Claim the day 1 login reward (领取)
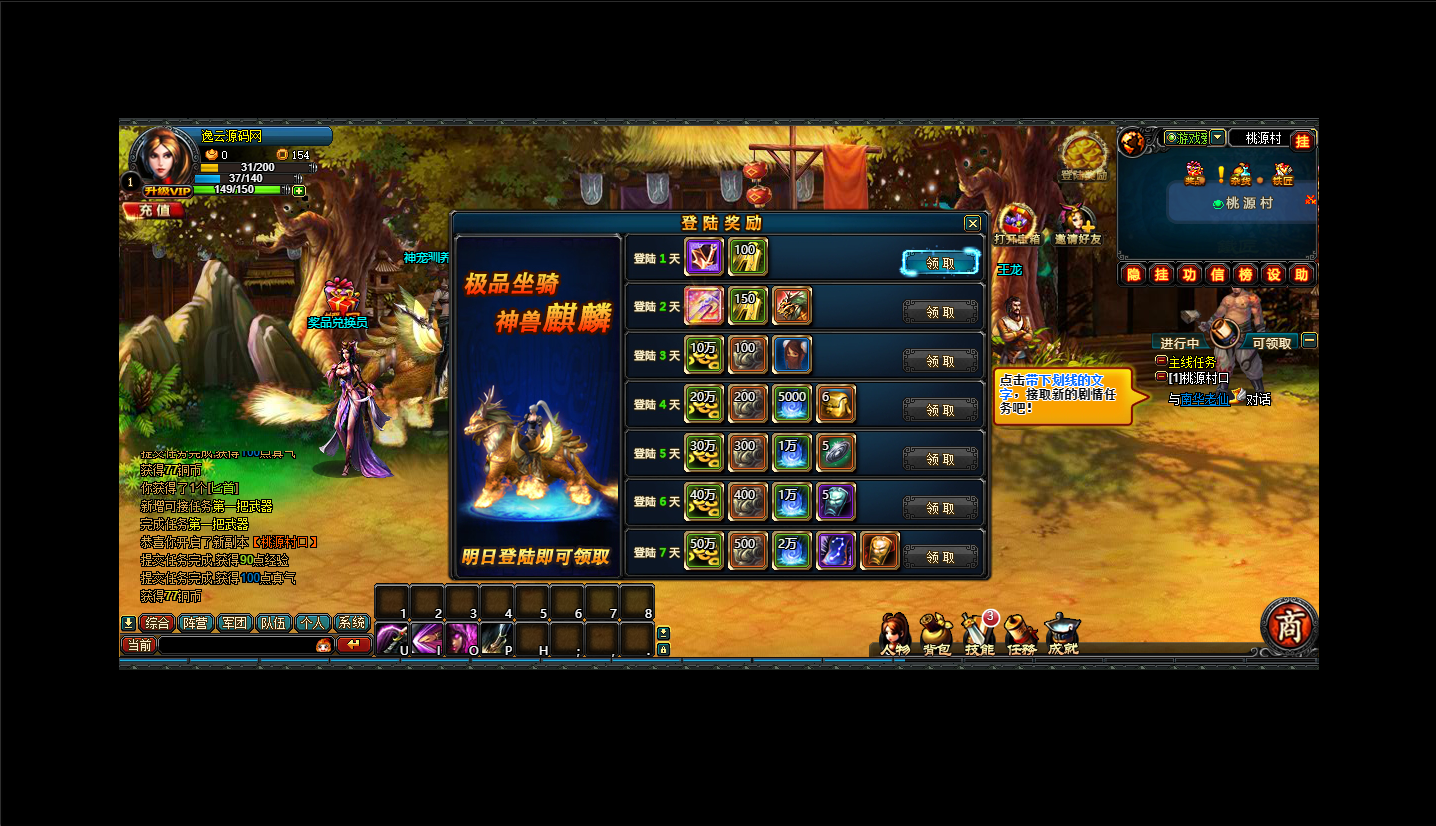Screen dimensions: 1436x826 [x=940, y=263]
